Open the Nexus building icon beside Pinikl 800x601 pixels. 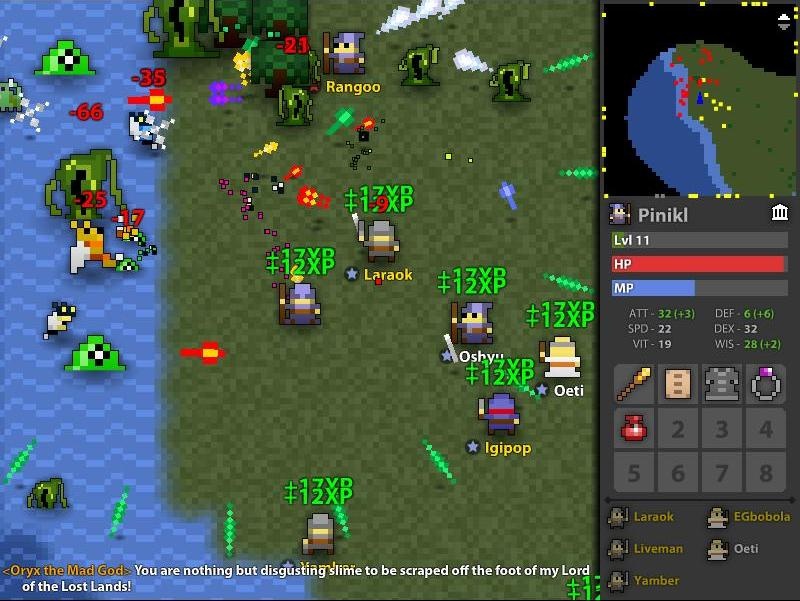780,213
